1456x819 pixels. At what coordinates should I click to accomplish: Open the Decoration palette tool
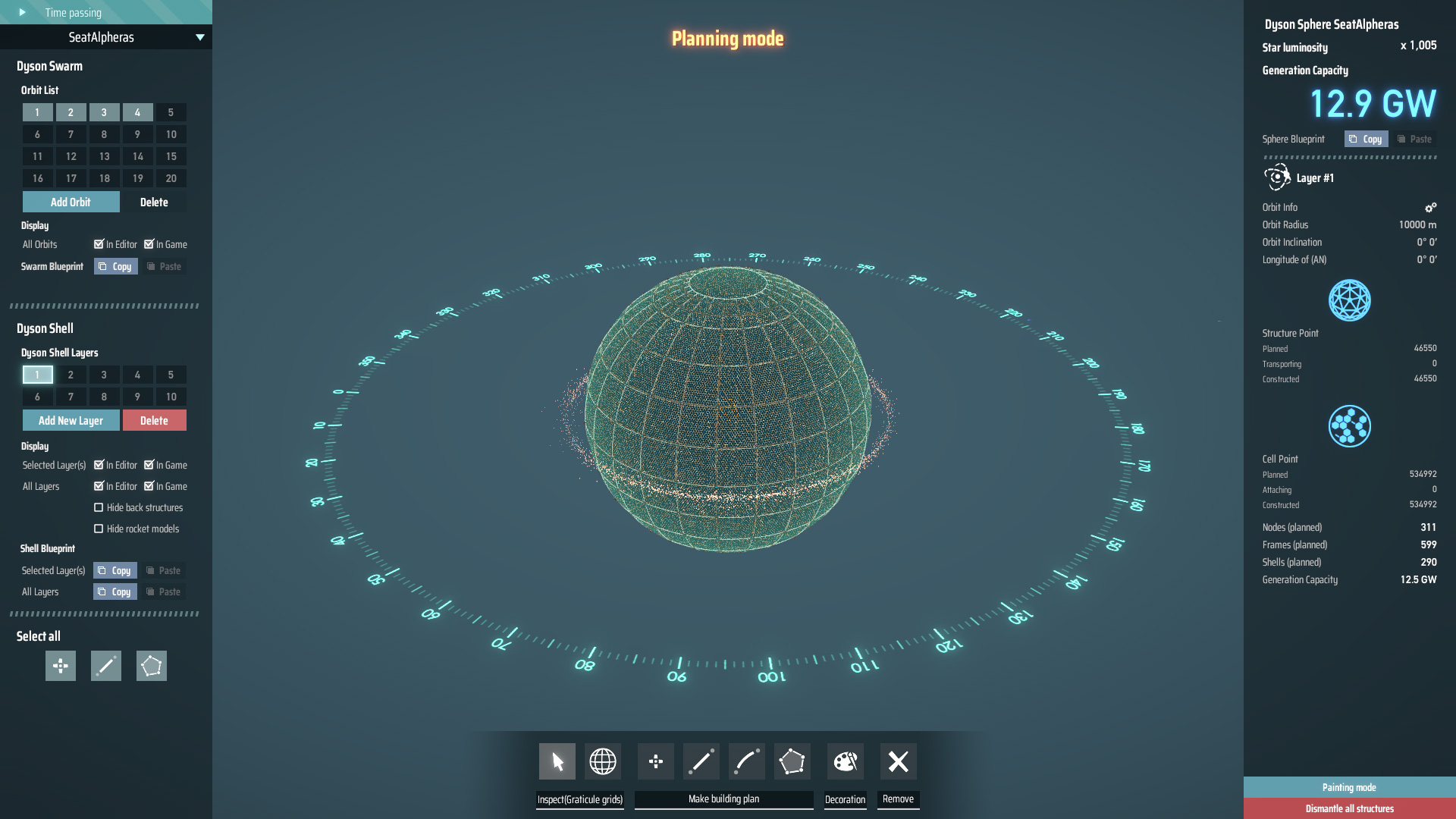click(x=845, y=761)
